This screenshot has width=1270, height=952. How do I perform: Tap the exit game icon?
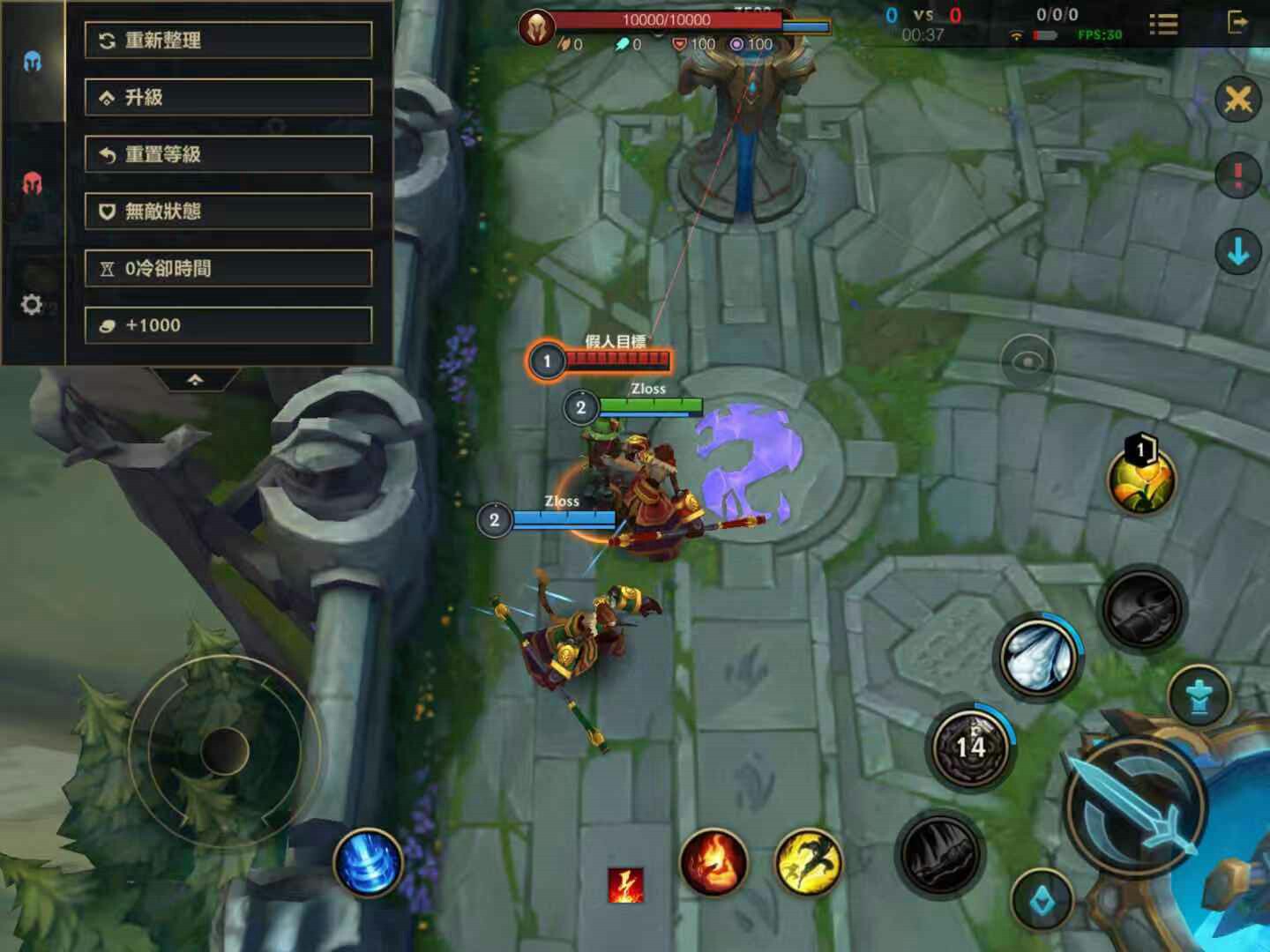(1237, 22)
